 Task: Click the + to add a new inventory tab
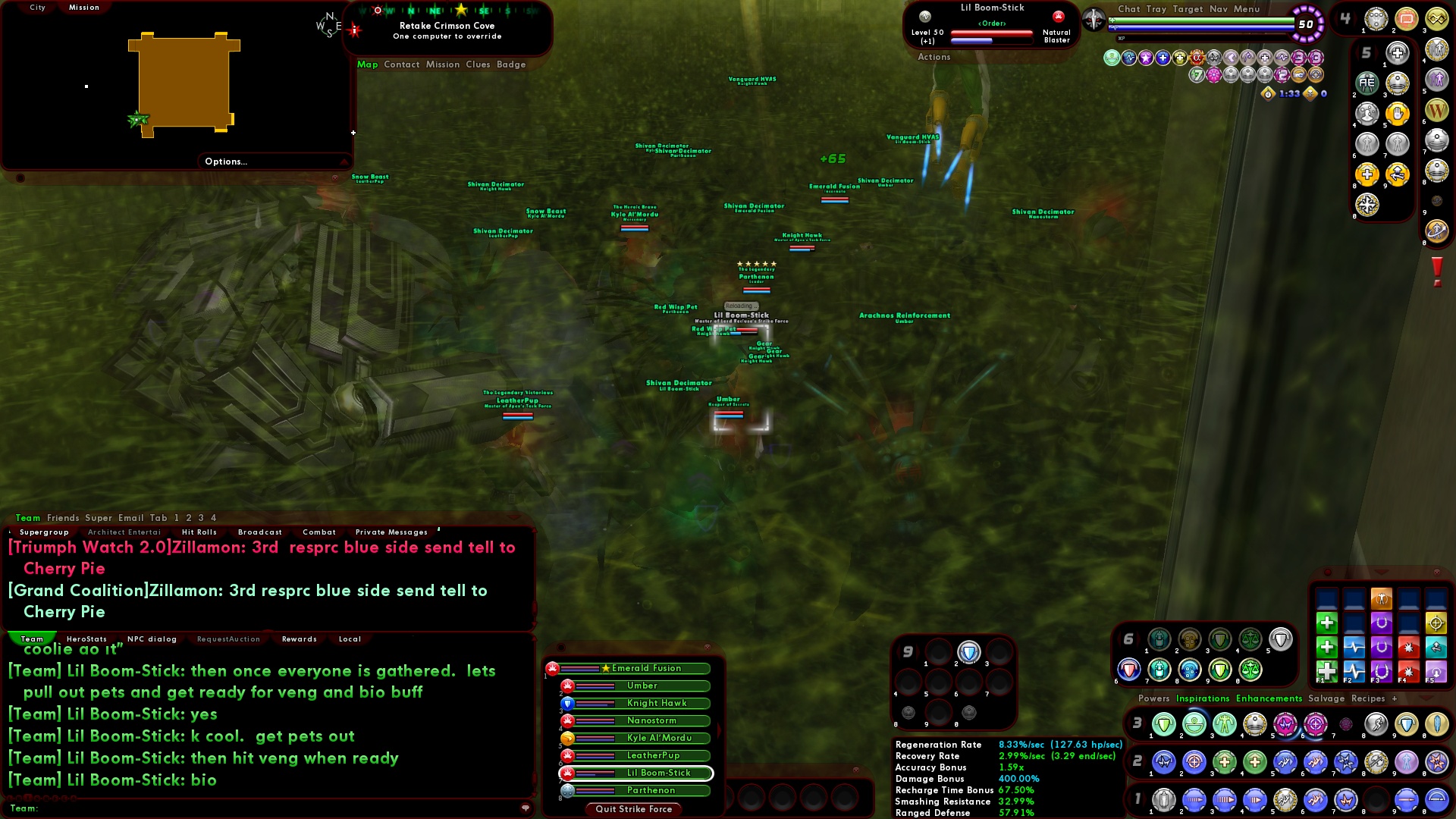tap(1395, 698)
